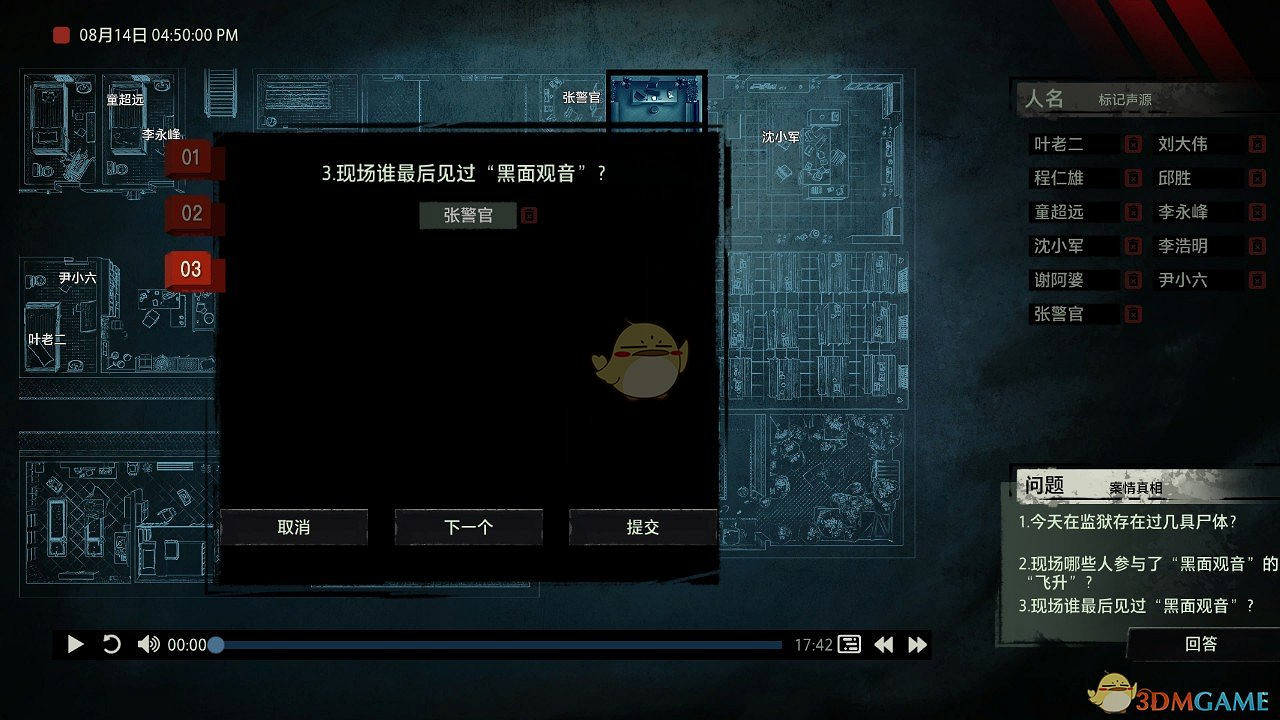Click the skip backward icon

pyautogui.click(x=884, y=645)
